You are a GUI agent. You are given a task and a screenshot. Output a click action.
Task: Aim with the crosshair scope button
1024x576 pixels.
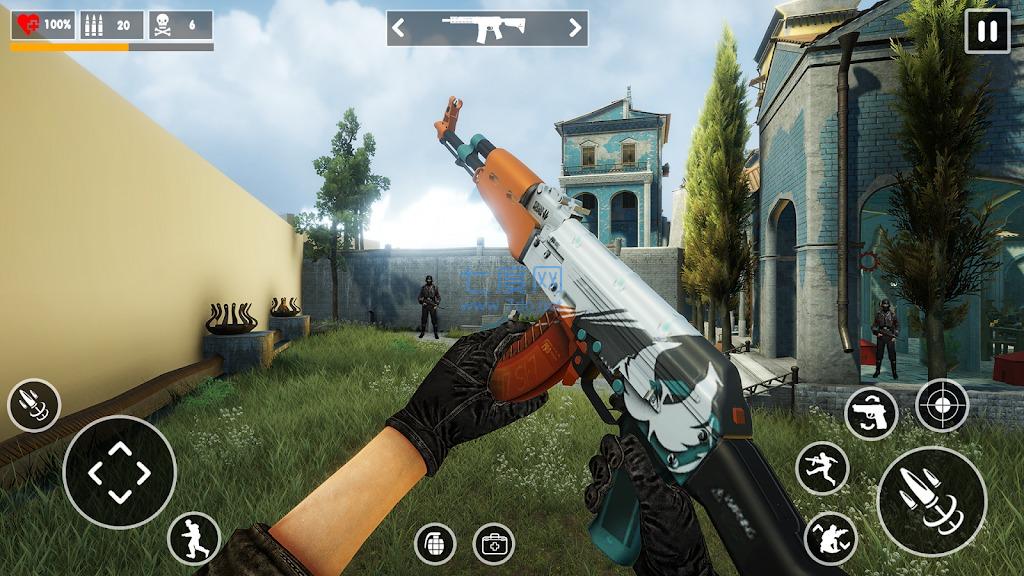942,405
